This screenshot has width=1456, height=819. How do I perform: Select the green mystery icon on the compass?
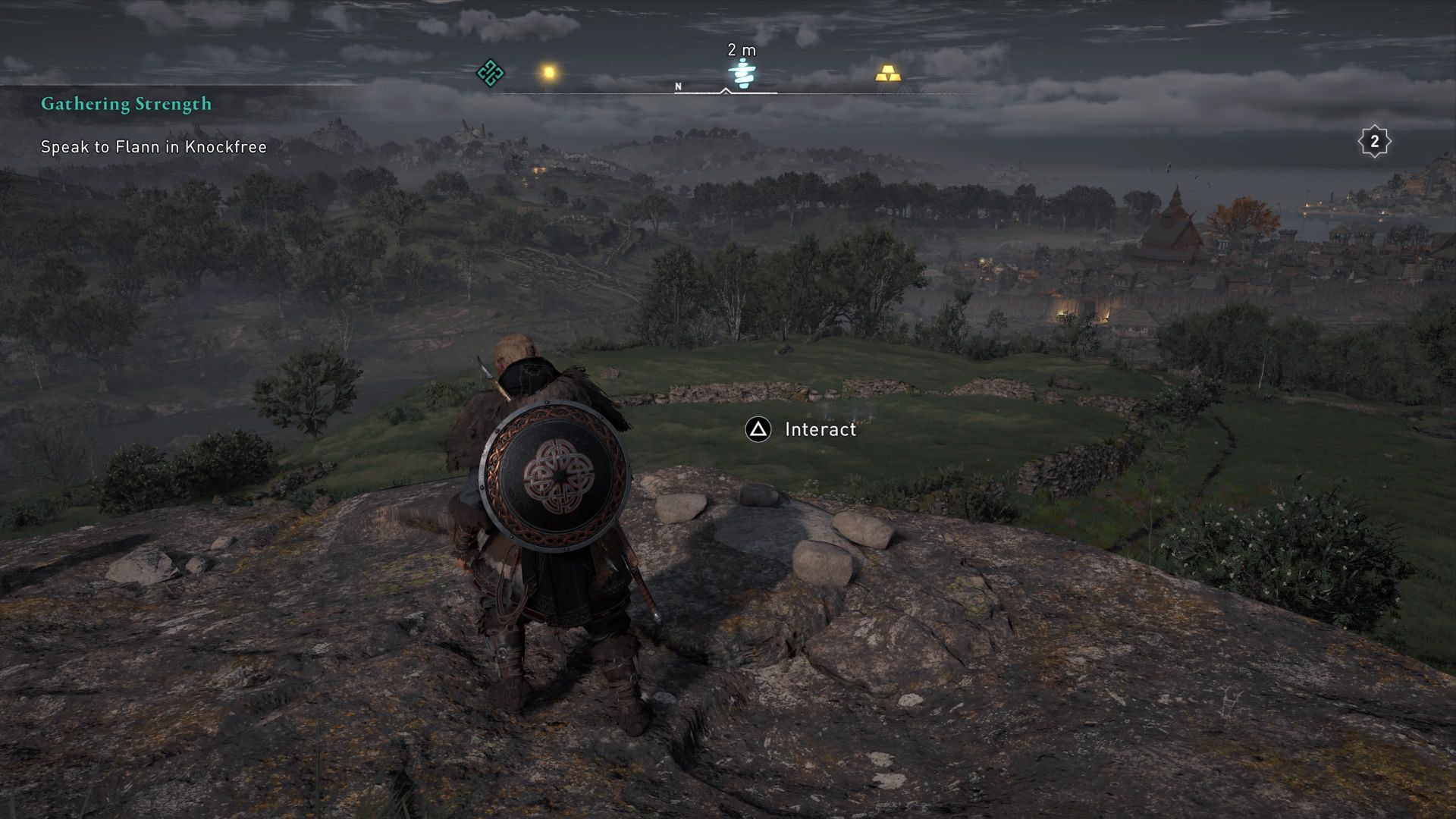(x=491, y=74)
